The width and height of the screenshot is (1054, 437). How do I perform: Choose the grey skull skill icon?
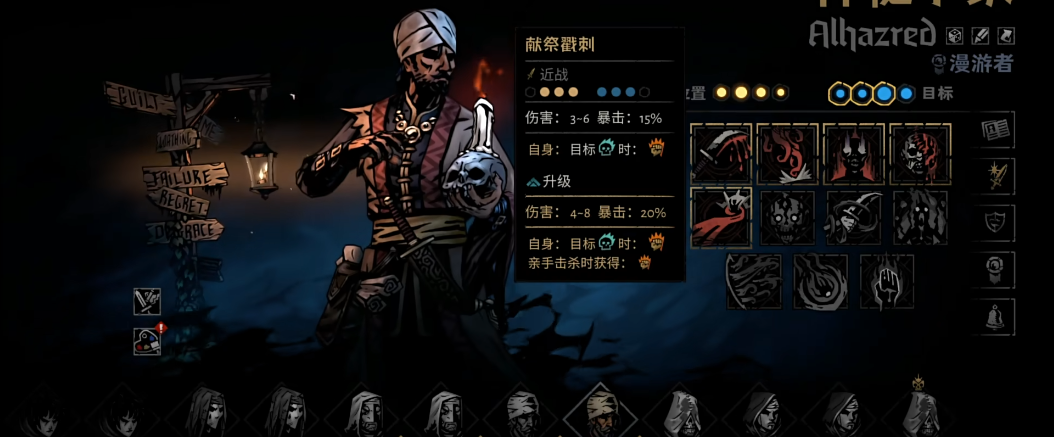pos(787,216)
